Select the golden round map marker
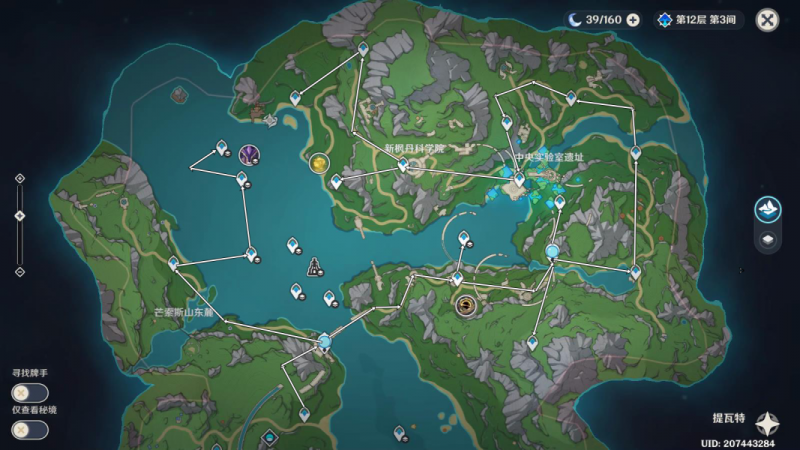Screen dimensions: 800x450 click(319, 162)
